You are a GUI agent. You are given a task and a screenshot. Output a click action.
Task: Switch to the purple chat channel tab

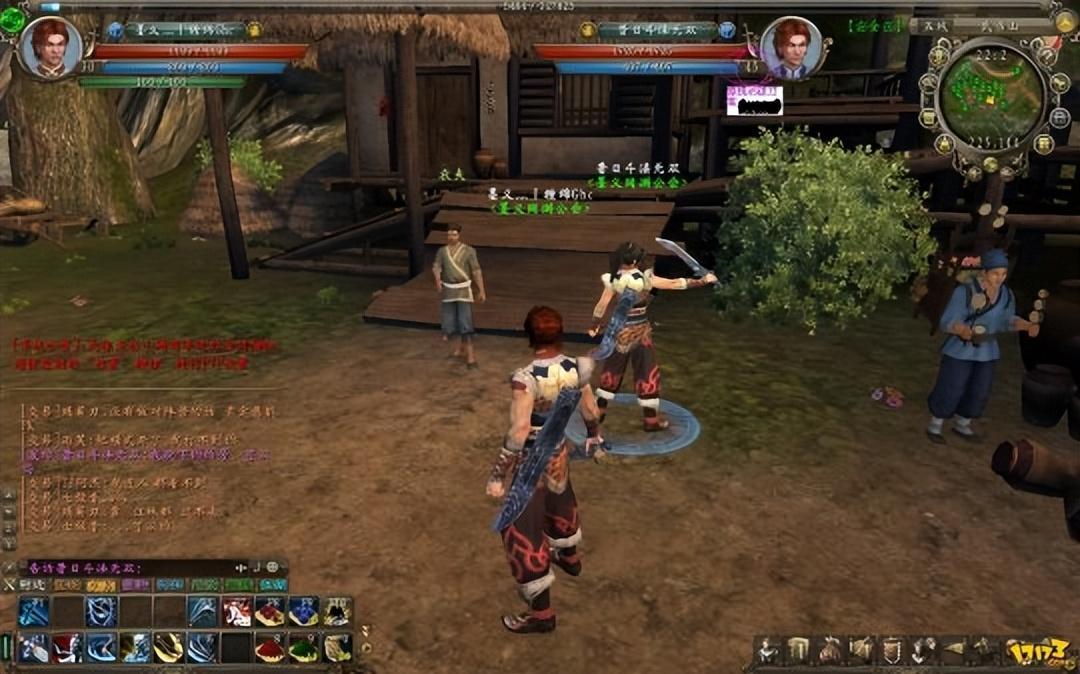(135, 585)
